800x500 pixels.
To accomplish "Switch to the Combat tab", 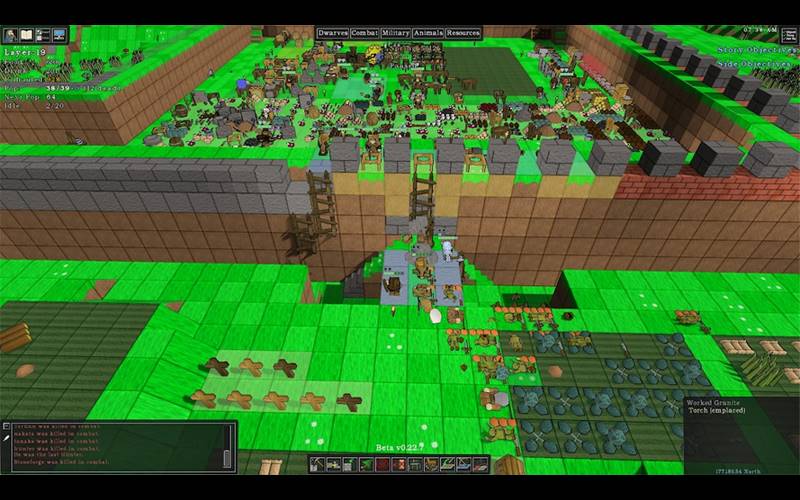I will point(364,33).
